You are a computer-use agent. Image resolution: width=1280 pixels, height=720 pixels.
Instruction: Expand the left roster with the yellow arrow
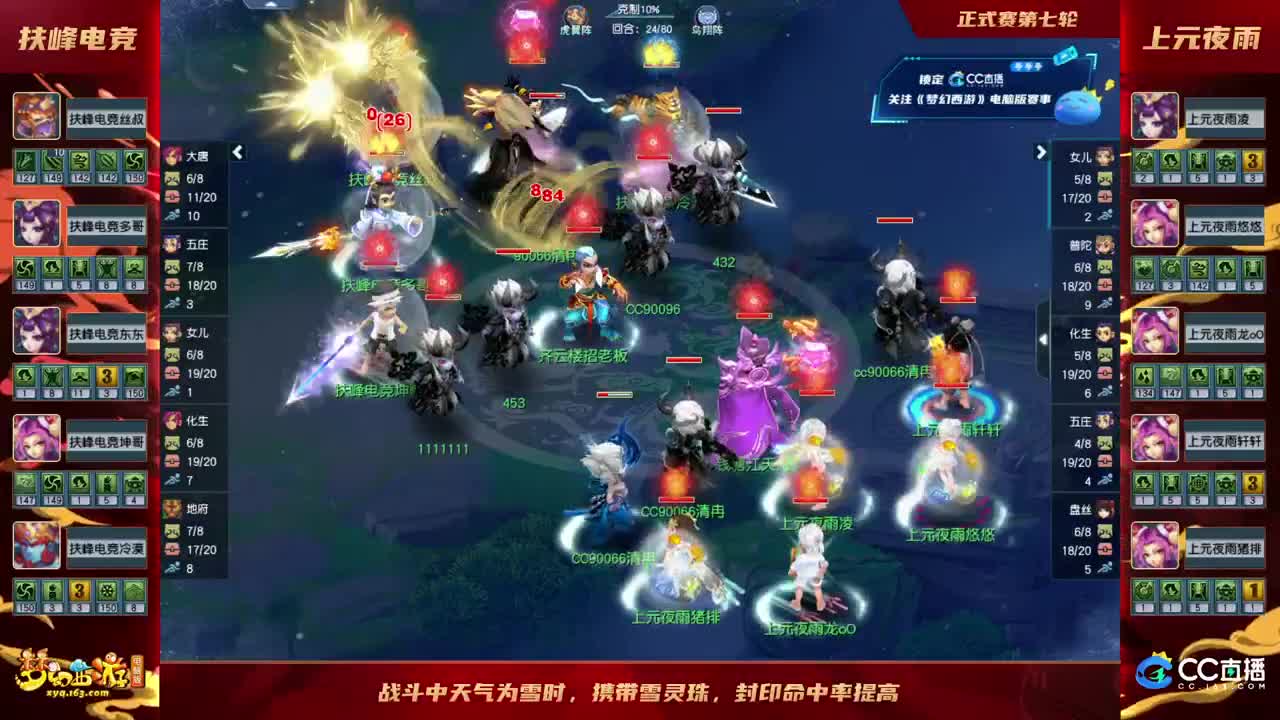(238, 152)
